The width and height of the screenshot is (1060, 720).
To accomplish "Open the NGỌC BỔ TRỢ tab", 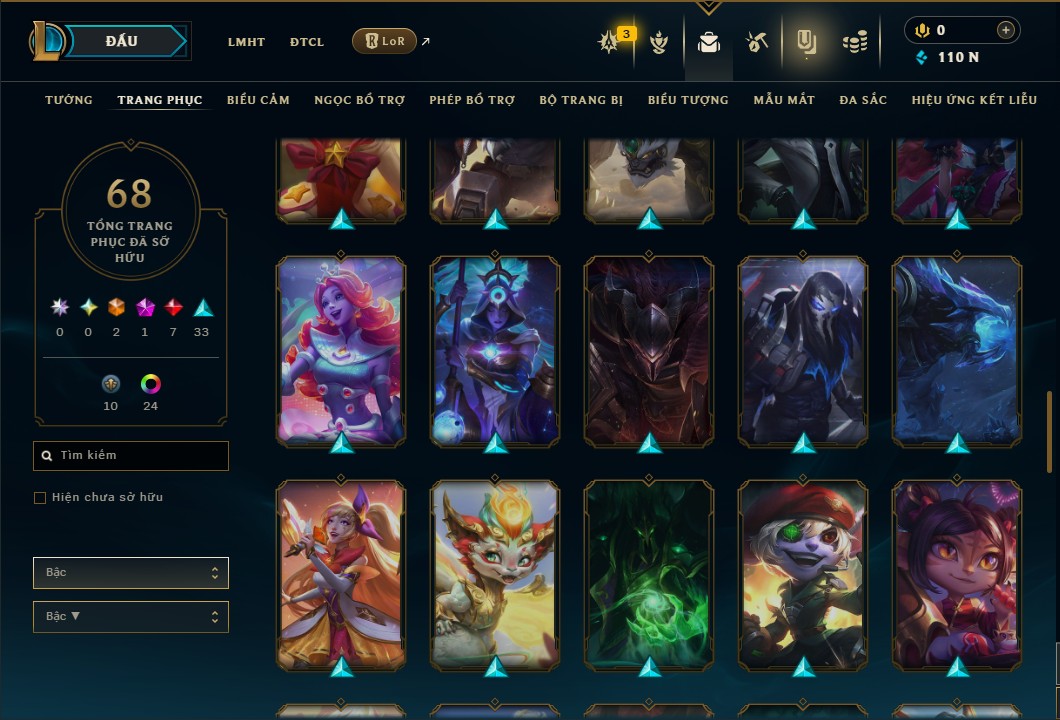I will click(359, 100).
